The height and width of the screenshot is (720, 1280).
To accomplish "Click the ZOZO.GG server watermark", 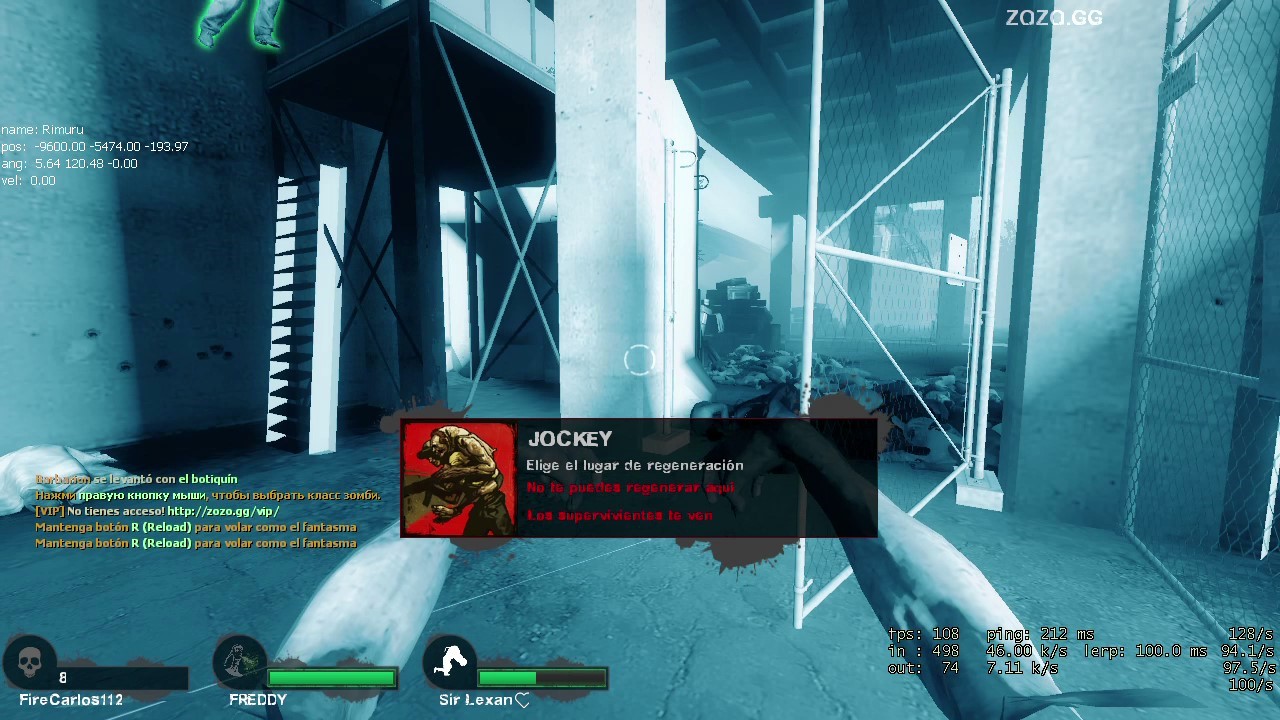I will click(1053, 17).
